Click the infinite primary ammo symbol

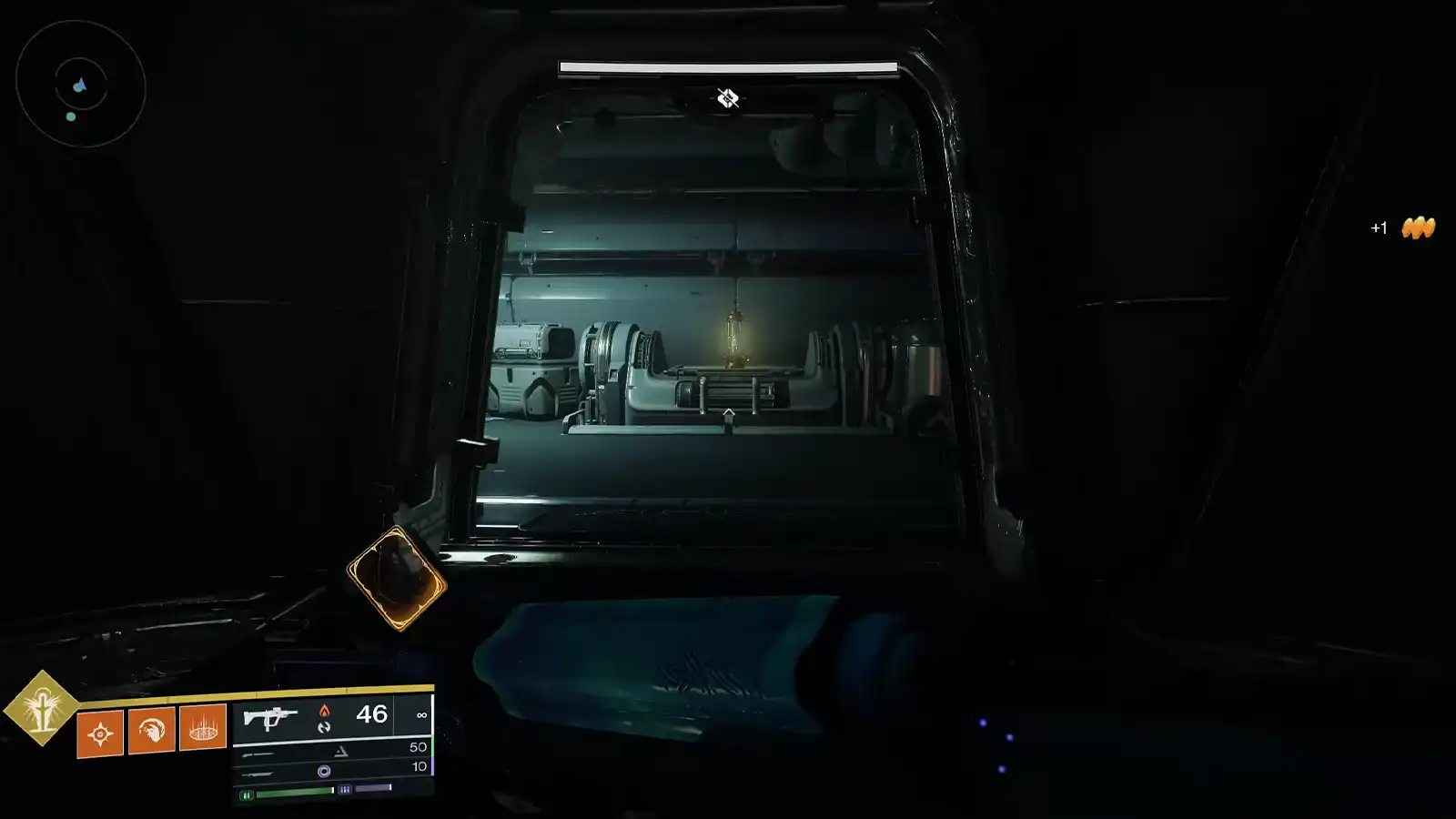point(420,714)
